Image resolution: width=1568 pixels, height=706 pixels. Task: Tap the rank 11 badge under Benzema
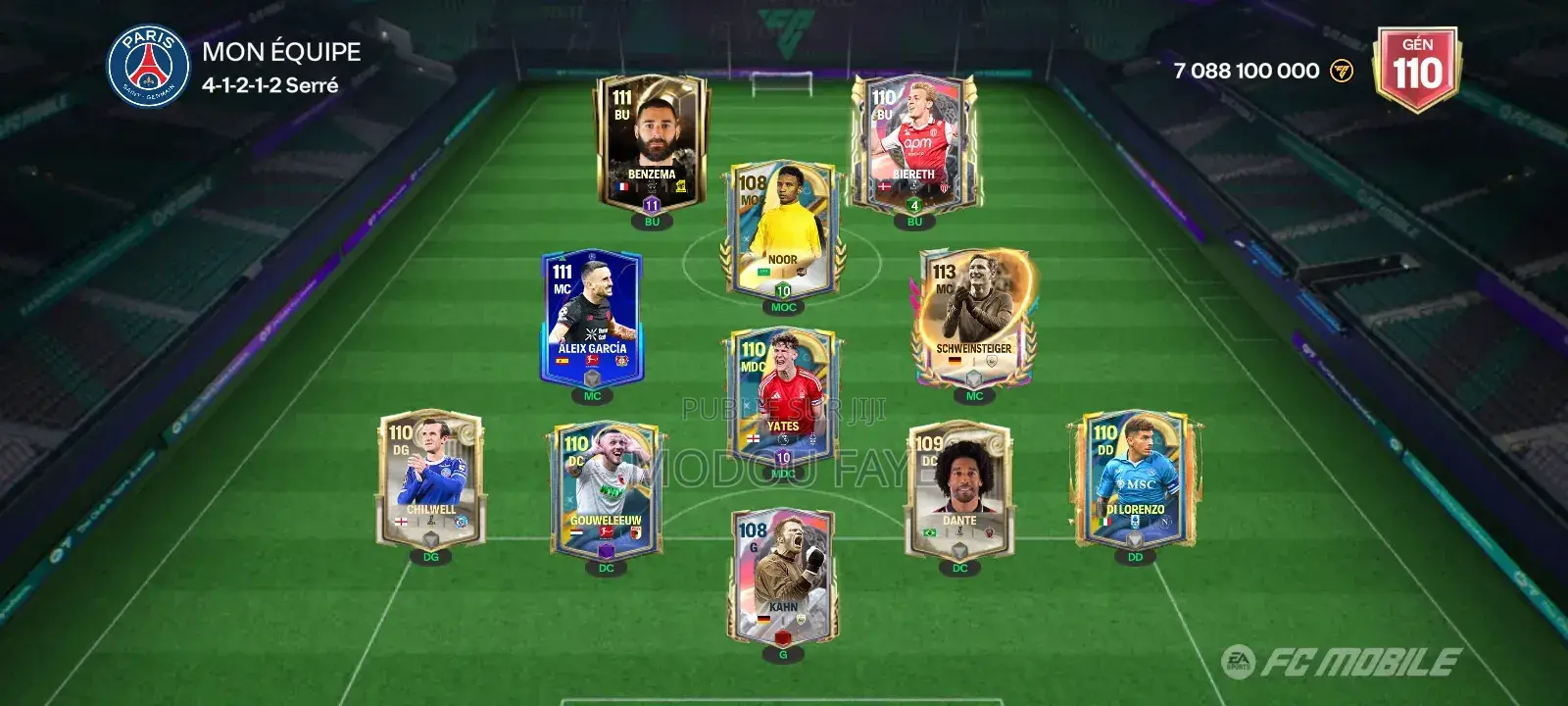650,207
